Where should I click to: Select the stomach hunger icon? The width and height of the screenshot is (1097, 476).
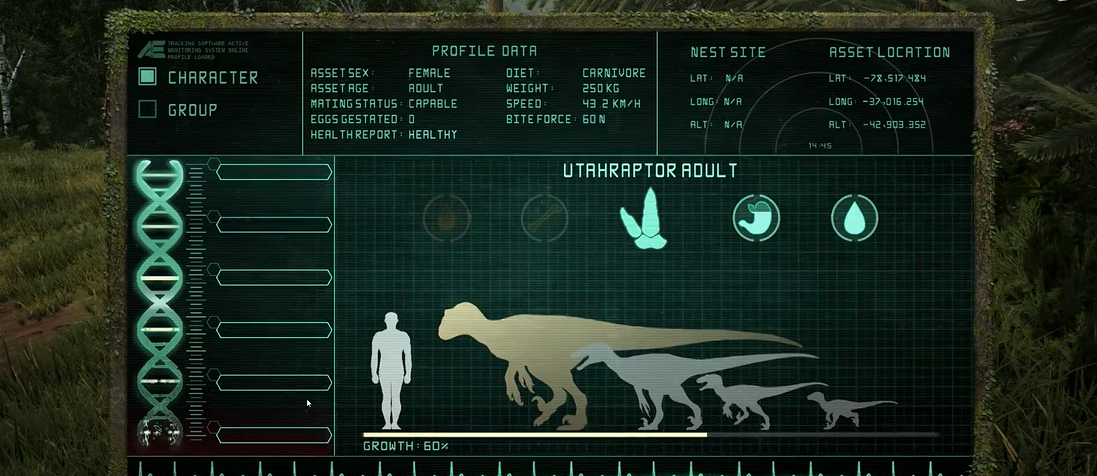coord(756,217)
